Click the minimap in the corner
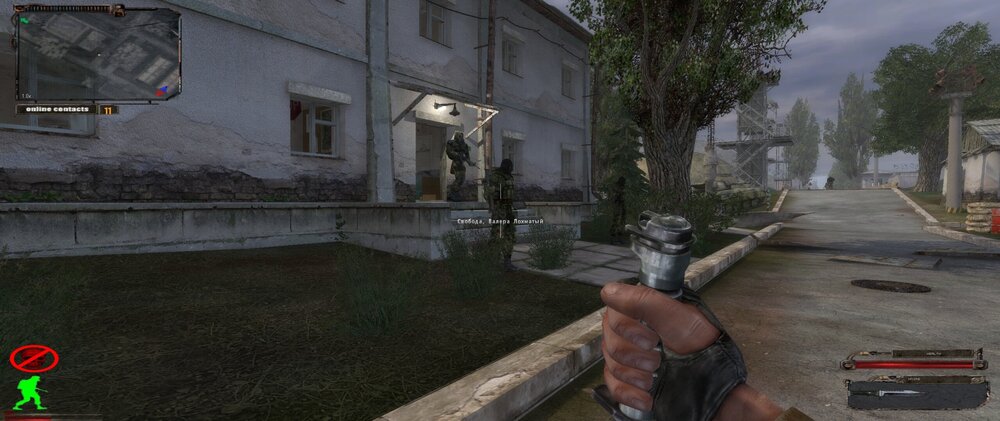 (x=98, y=55)
